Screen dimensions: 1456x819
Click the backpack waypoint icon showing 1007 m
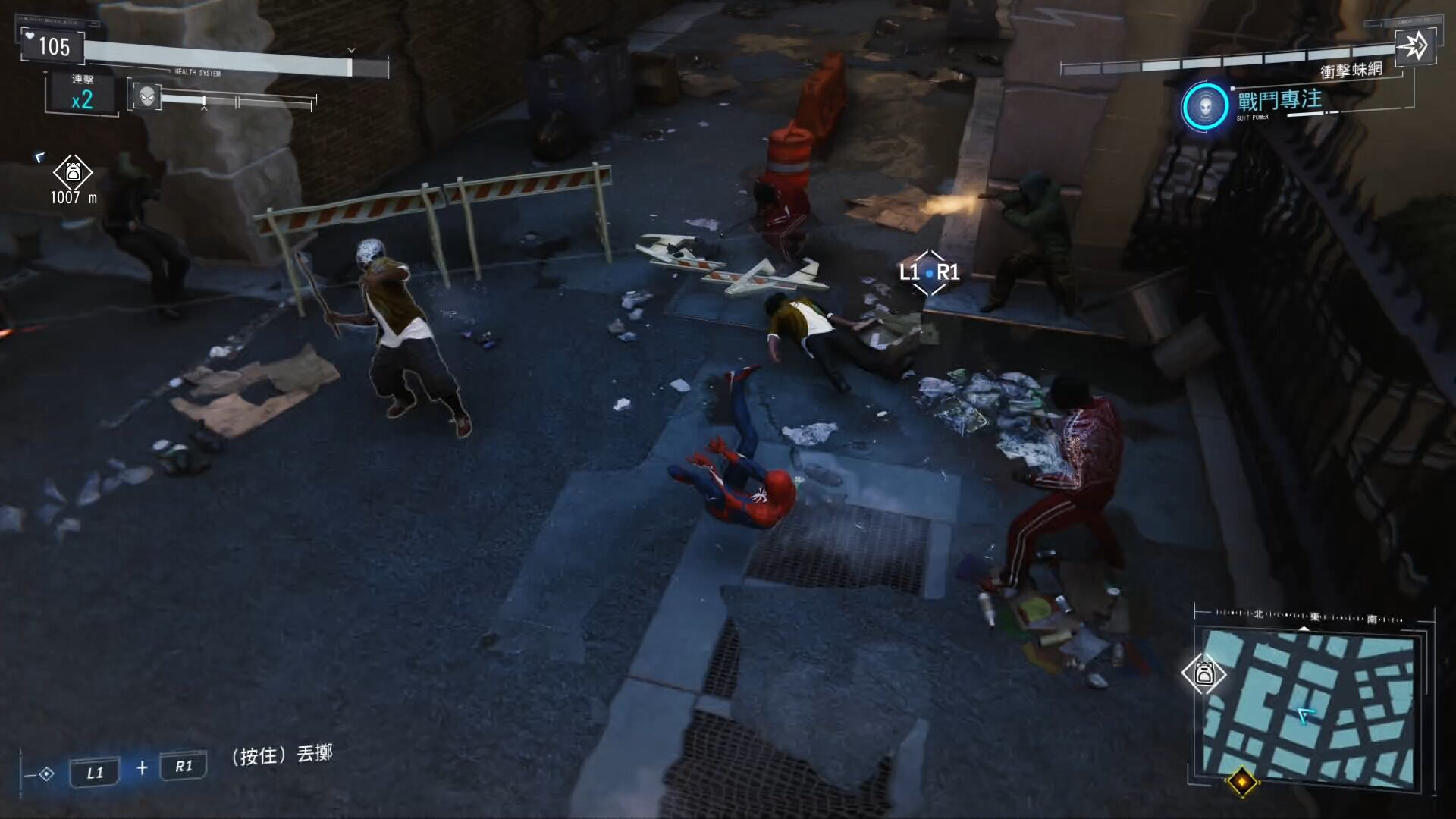point(73,173)
